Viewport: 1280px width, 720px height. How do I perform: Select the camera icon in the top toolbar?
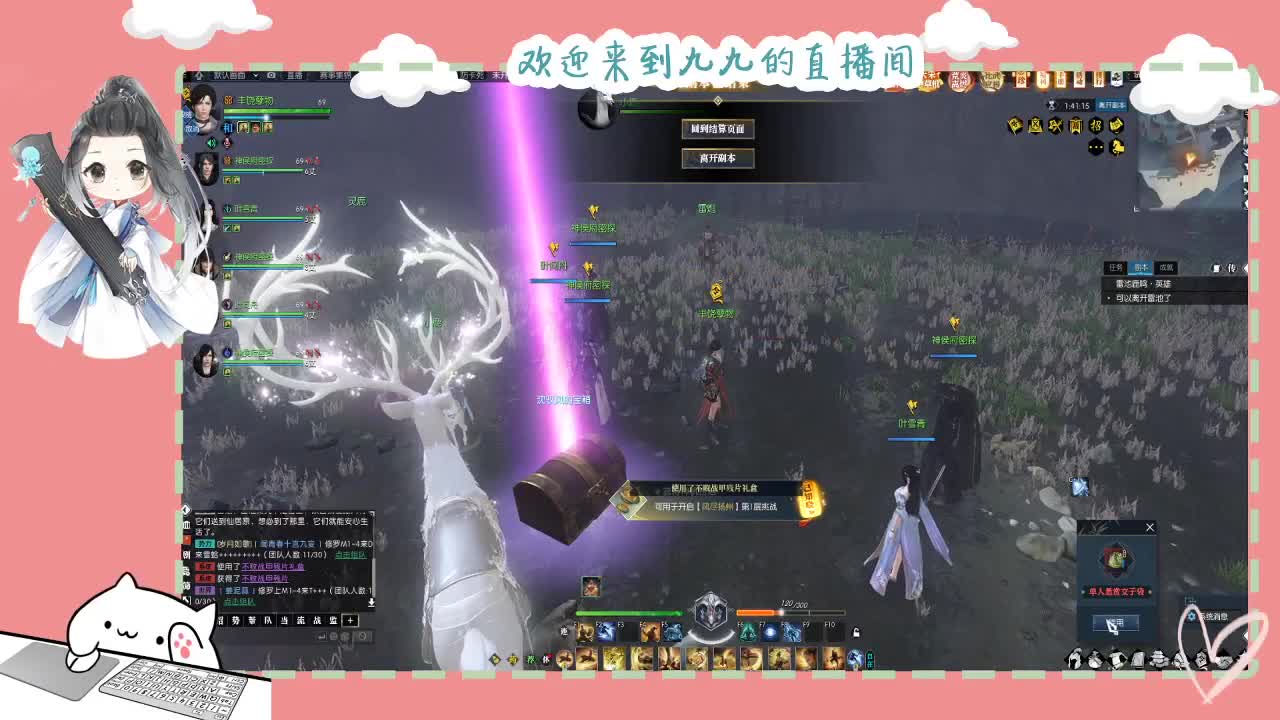pos(270,75)
